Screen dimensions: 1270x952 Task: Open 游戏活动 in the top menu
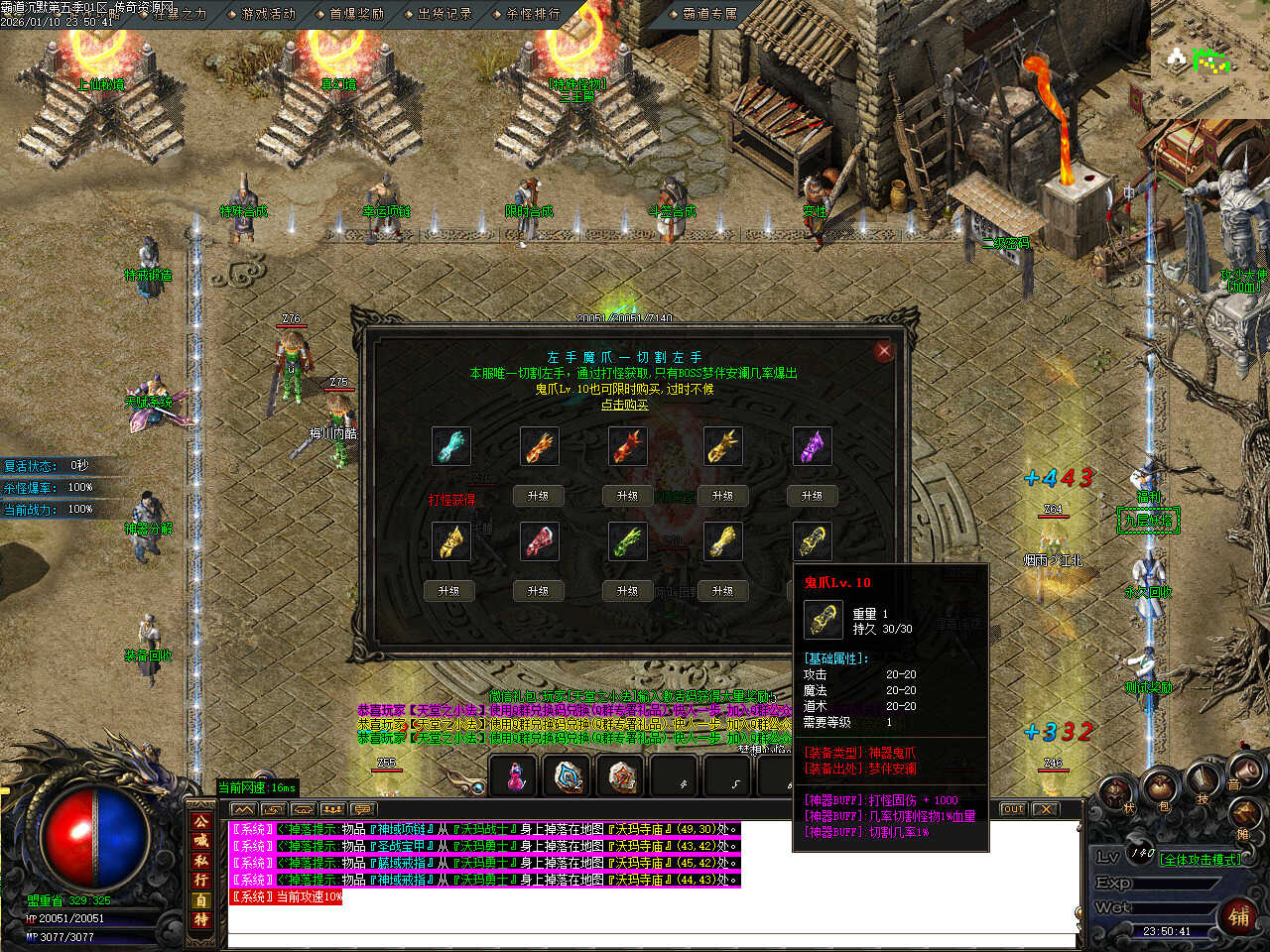268,14
